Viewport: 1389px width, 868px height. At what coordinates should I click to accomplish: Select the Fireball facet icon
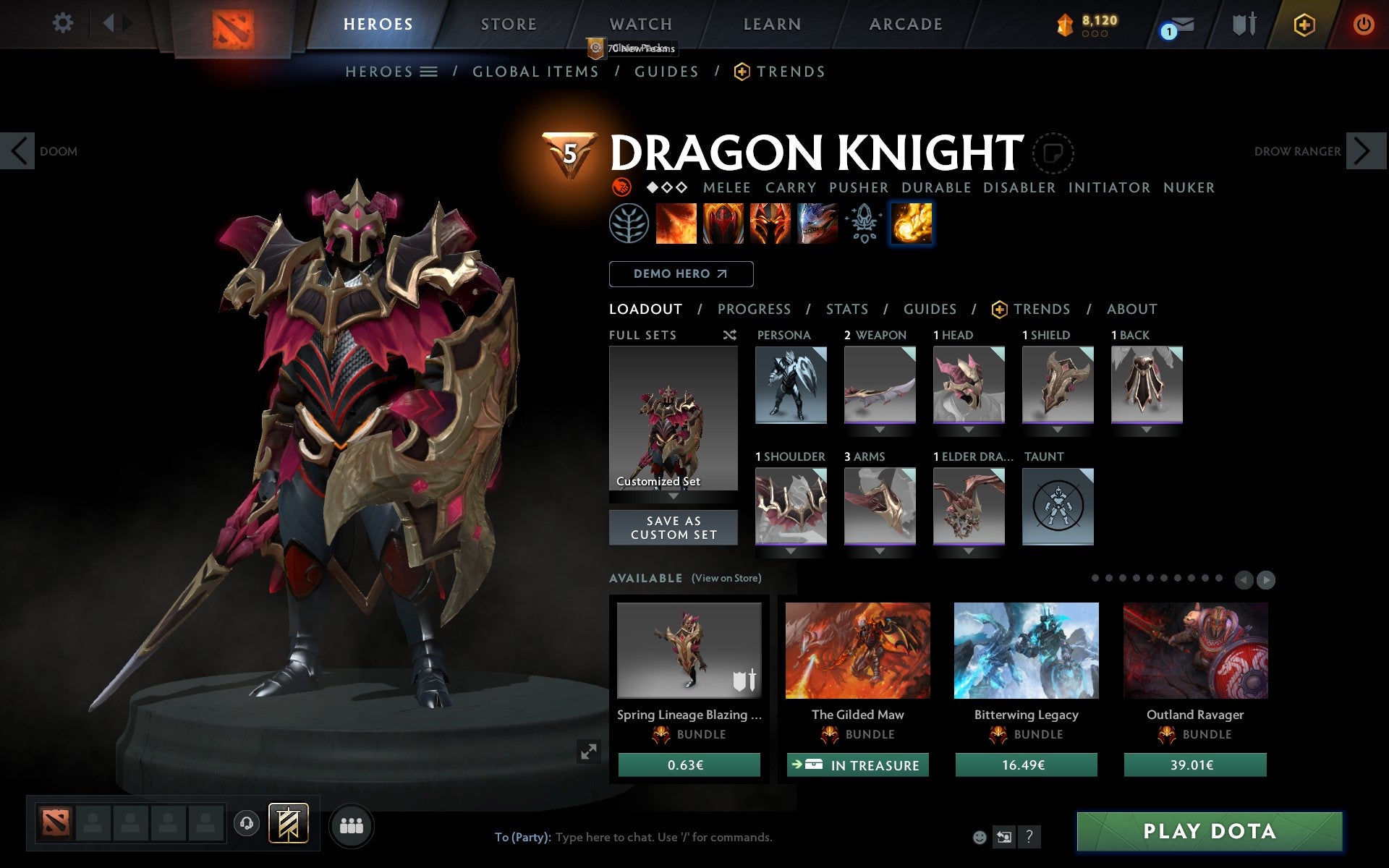coord(912,224)
